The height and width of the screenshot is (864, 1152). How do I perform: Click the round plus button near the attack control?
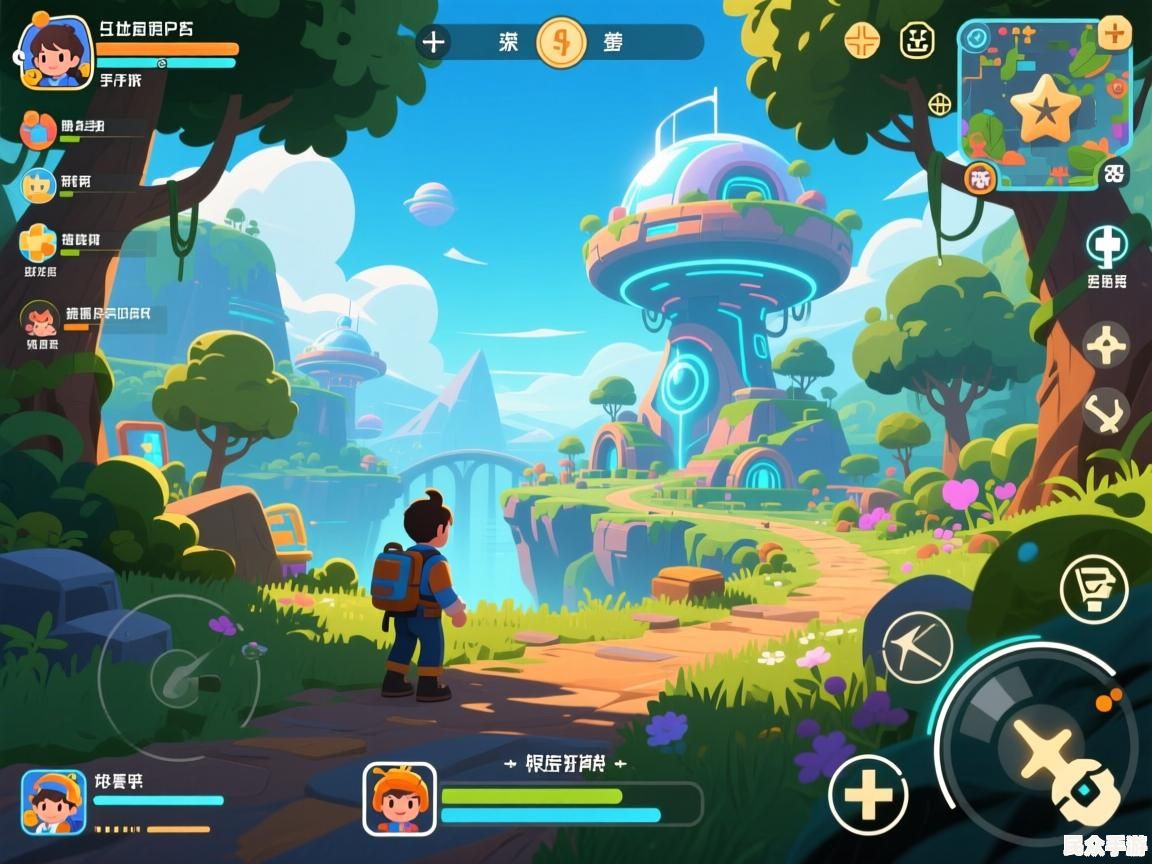(x=867, y=796)
